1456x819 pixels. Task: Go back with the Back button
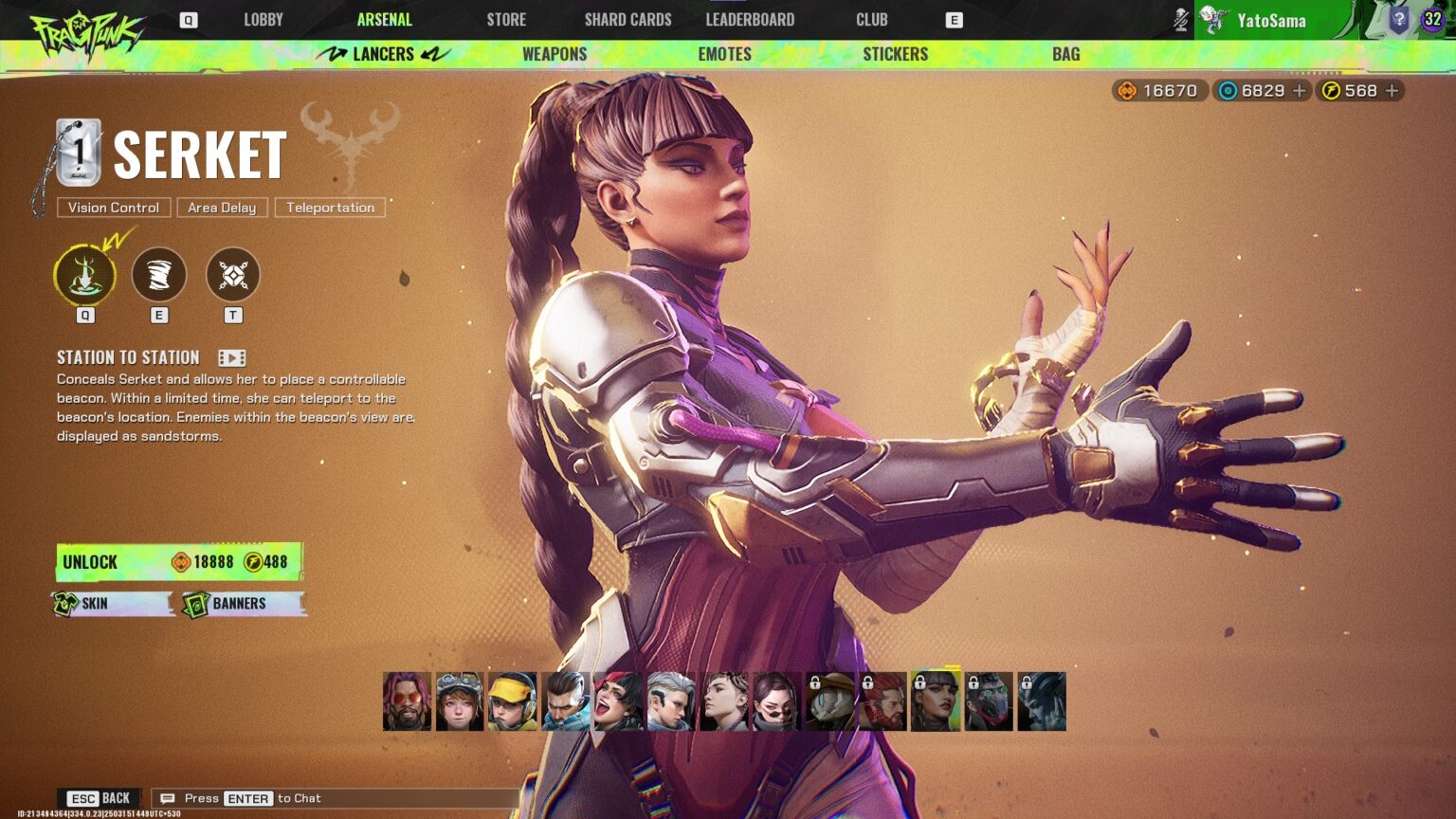(100, 798)
